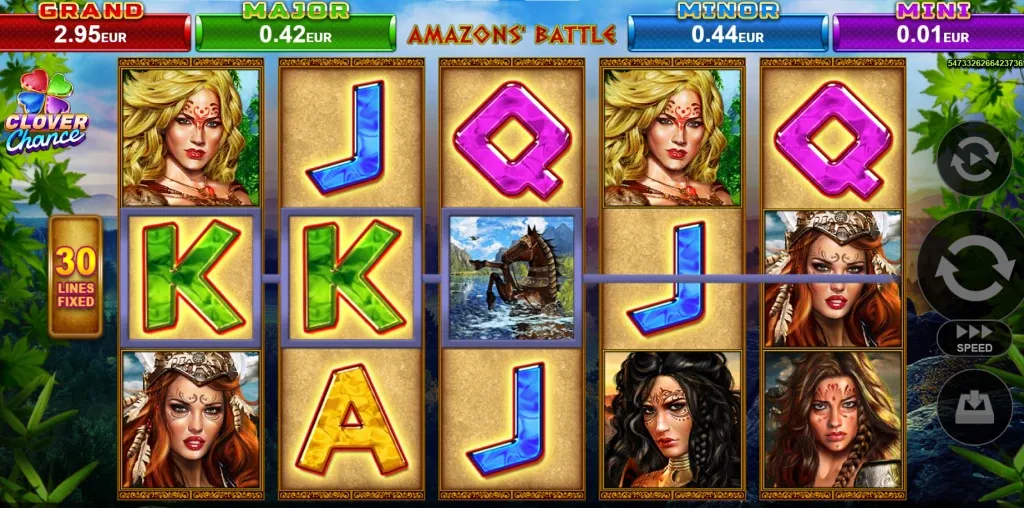Image resolution: width=1024 pixels, height=508 pixels.
Task: Select the GRAND jackpot panel
Action: (94, 29)
